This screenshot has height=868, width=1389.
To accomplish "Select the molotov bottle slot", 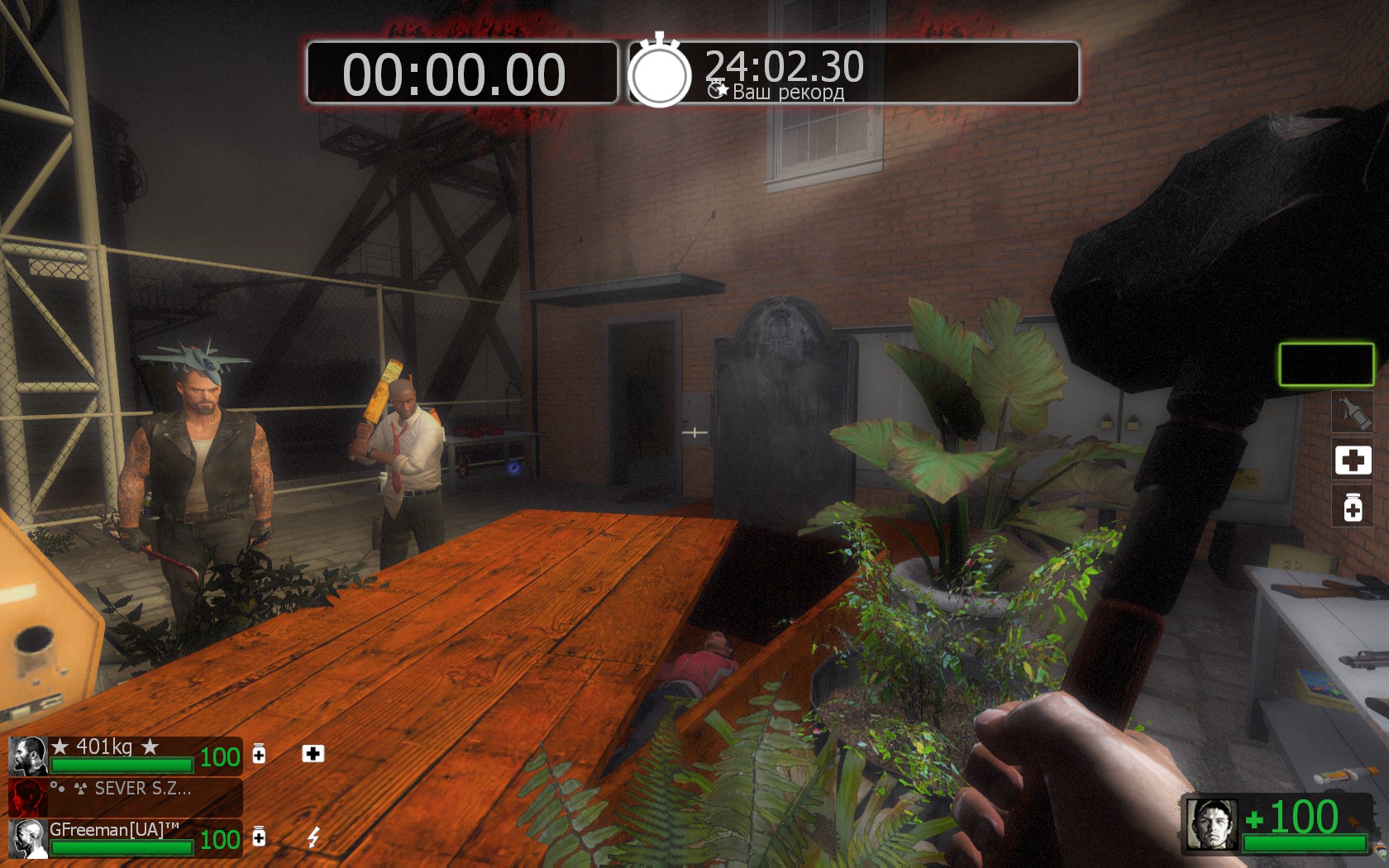I will coord(1353,412).
